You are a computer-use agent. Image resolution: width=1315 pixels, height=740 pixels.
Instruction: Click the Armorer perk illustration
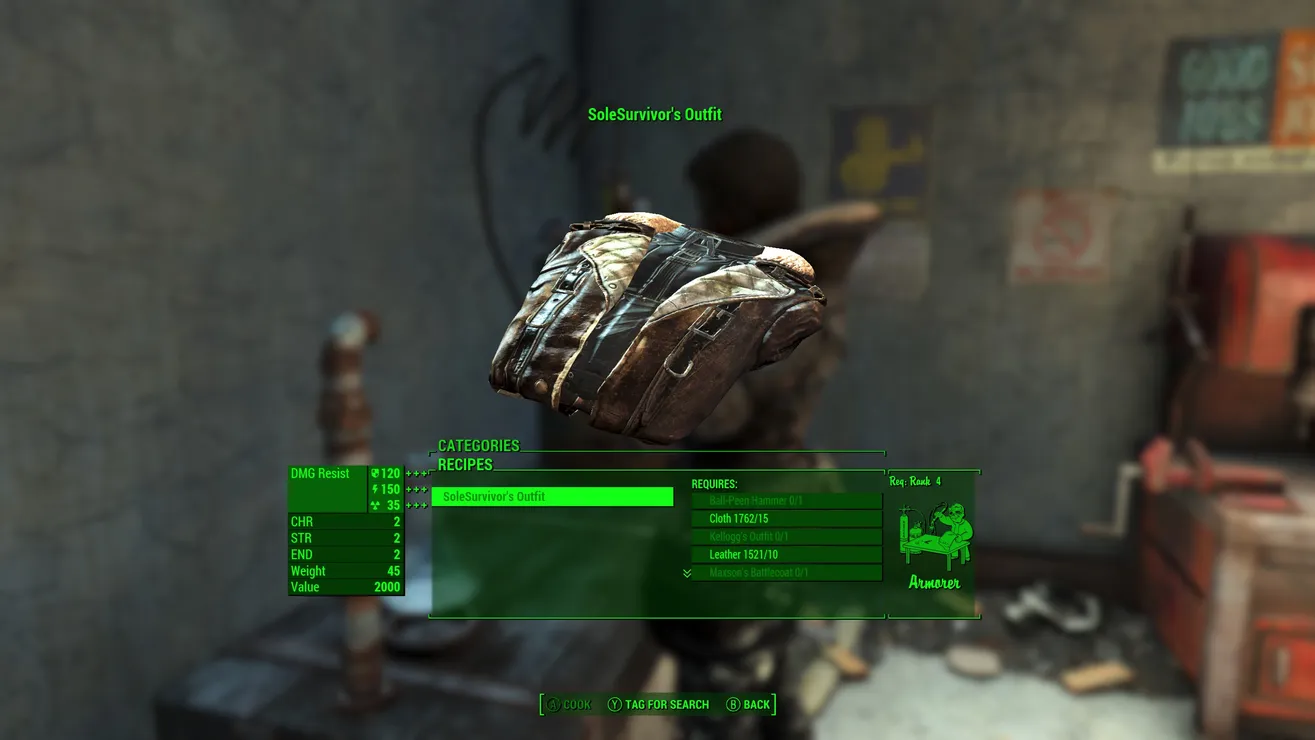[x=933, y=535]
